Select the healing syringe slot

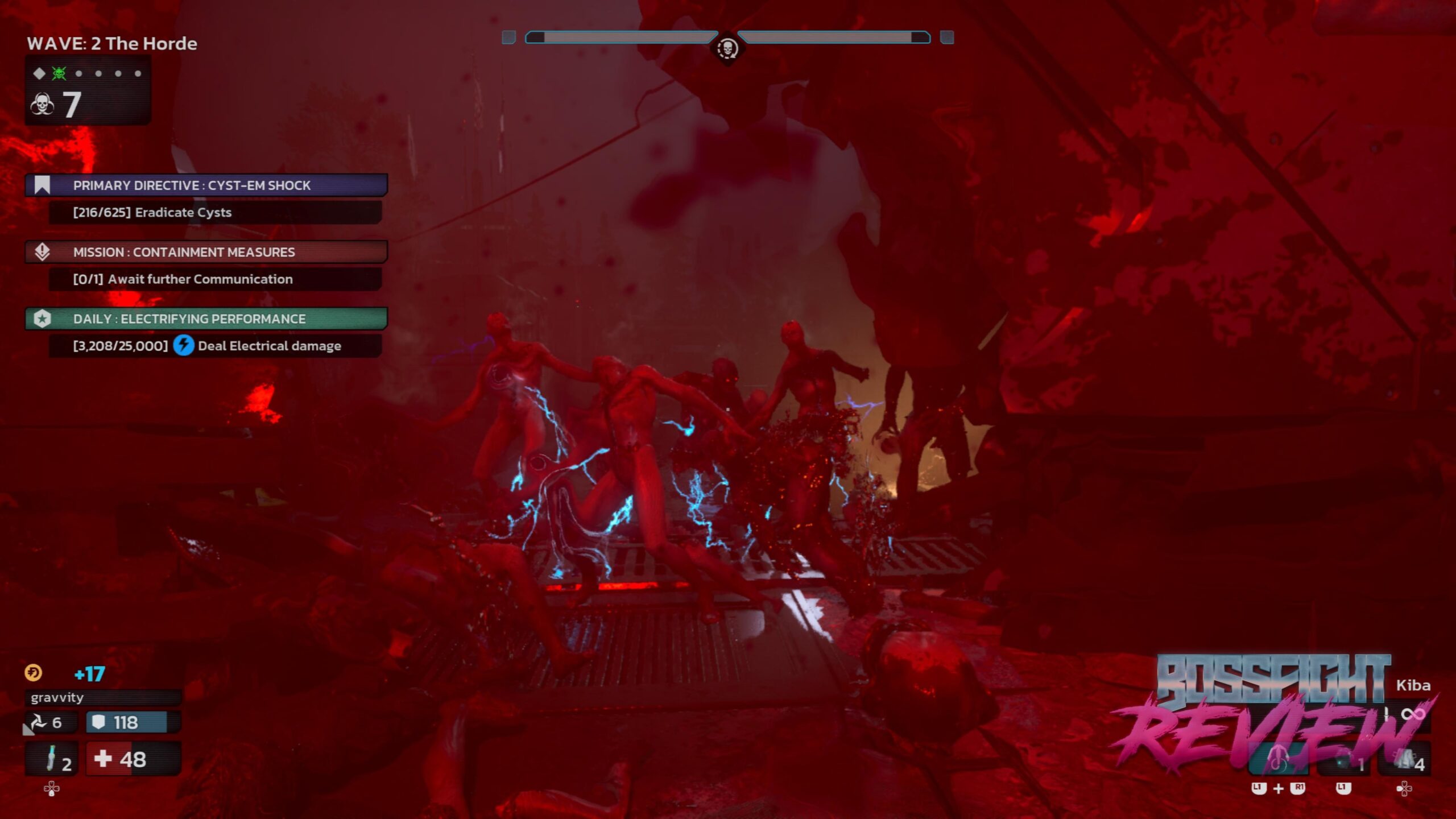point(51,759)
